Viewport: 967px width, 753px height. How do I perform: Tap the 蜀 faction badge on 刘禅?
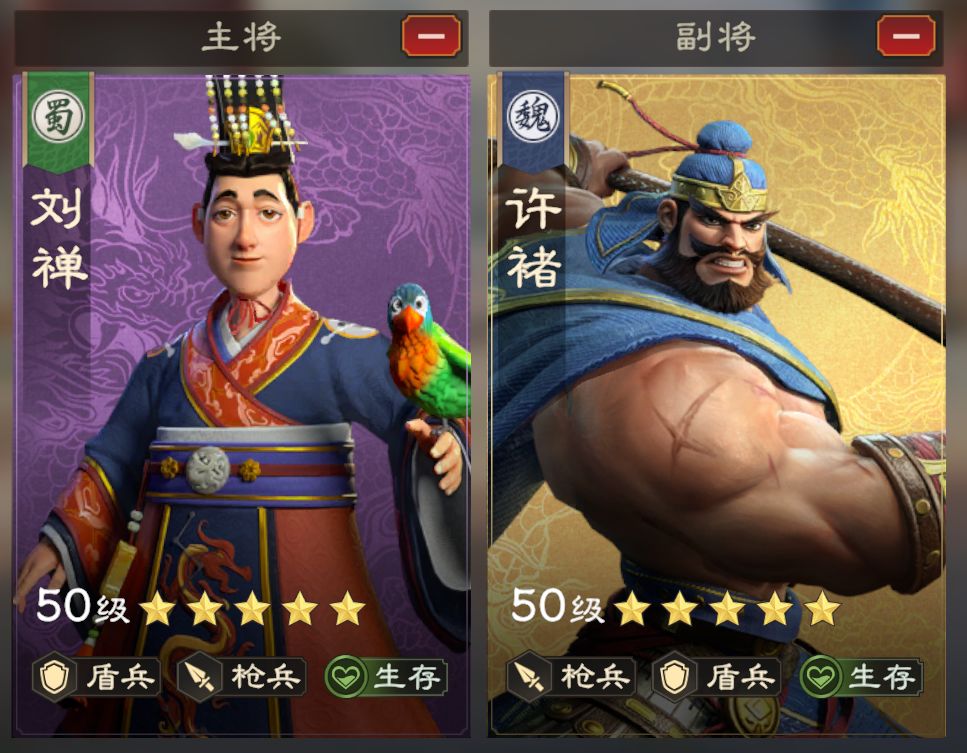59,118
